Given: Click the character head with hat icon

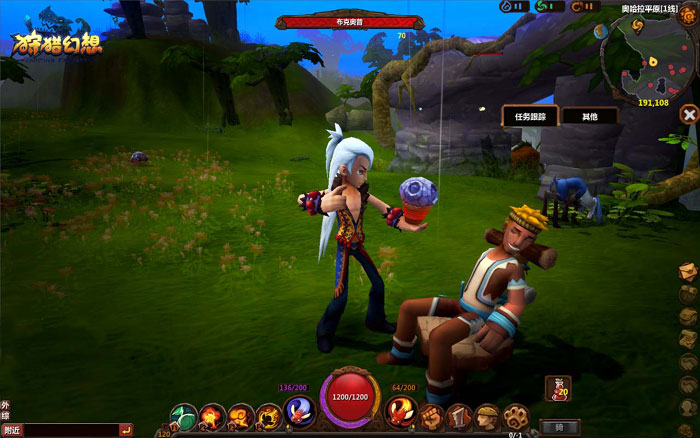Looking at the screenshot, I should (x=485, y=415).
